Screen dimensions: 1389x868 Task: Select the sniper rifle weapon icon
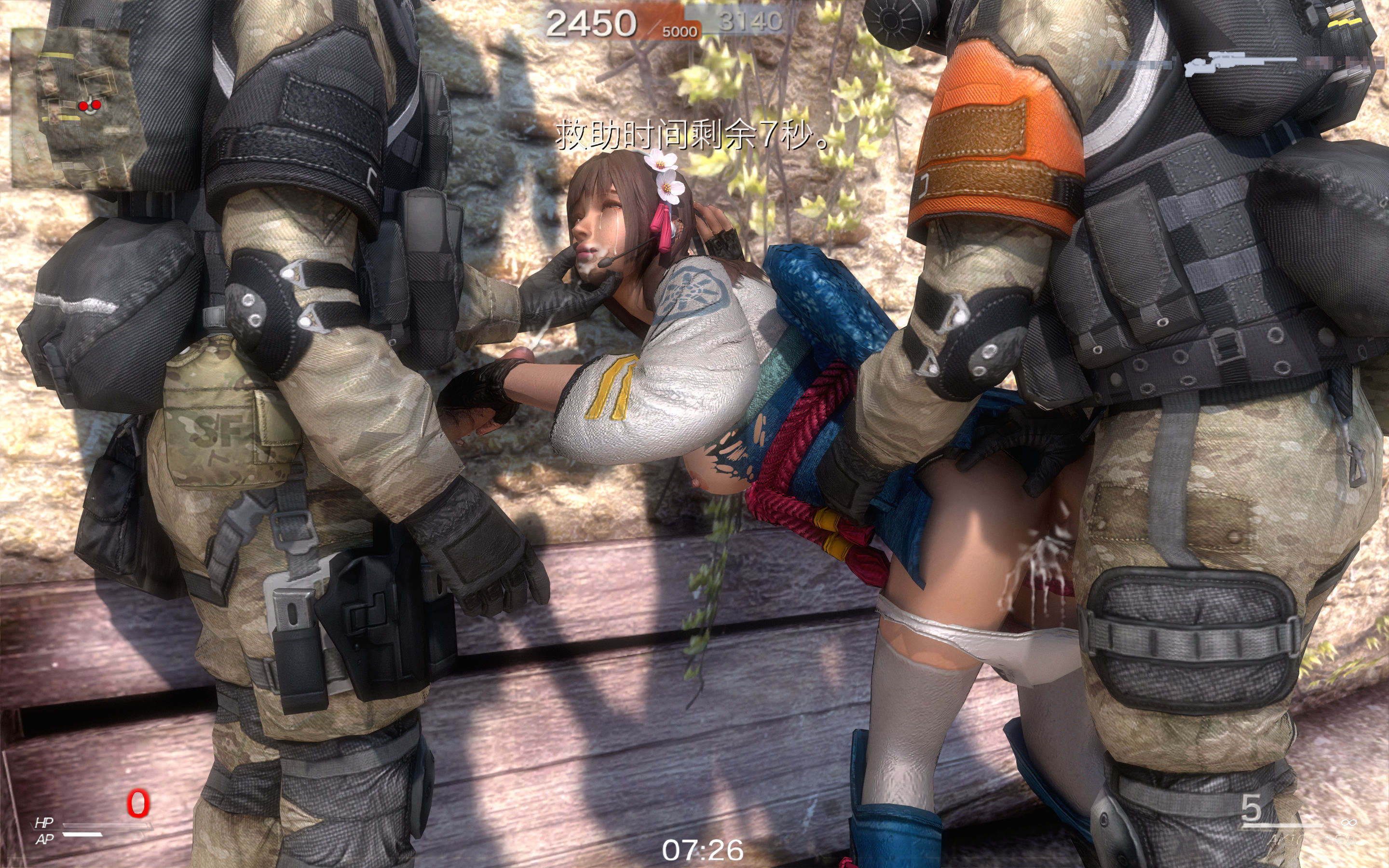(x=1240, y=63)
